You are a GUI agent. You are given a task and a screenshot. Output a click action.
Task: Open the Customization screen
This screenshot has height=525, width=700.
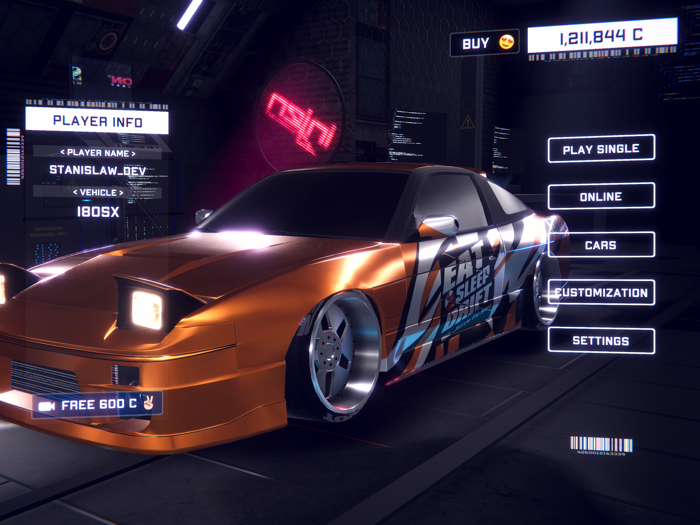(601, 293)
